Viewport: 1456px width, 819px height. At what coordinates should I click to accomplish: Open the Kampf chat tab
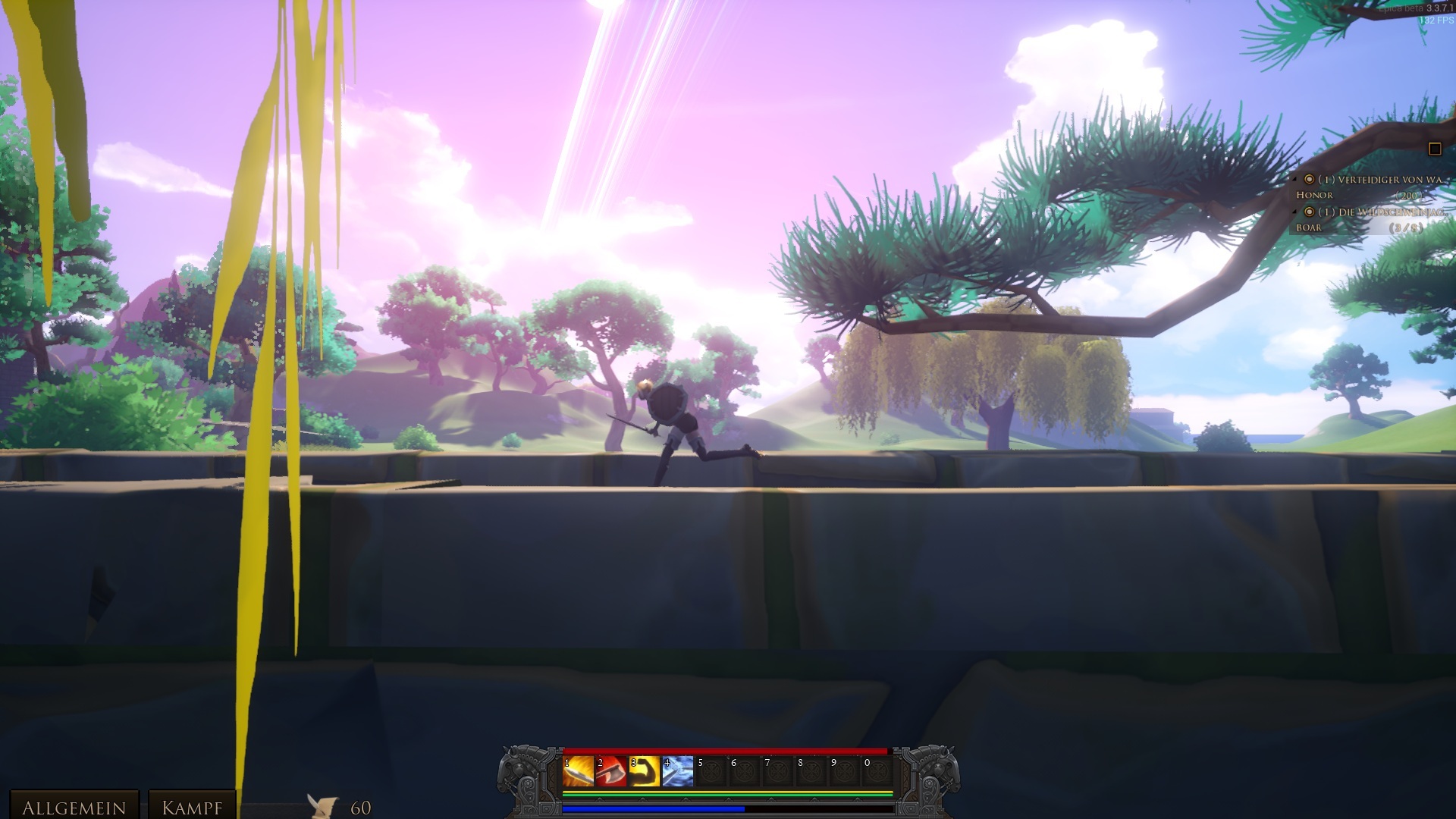[x=192, y=807]
